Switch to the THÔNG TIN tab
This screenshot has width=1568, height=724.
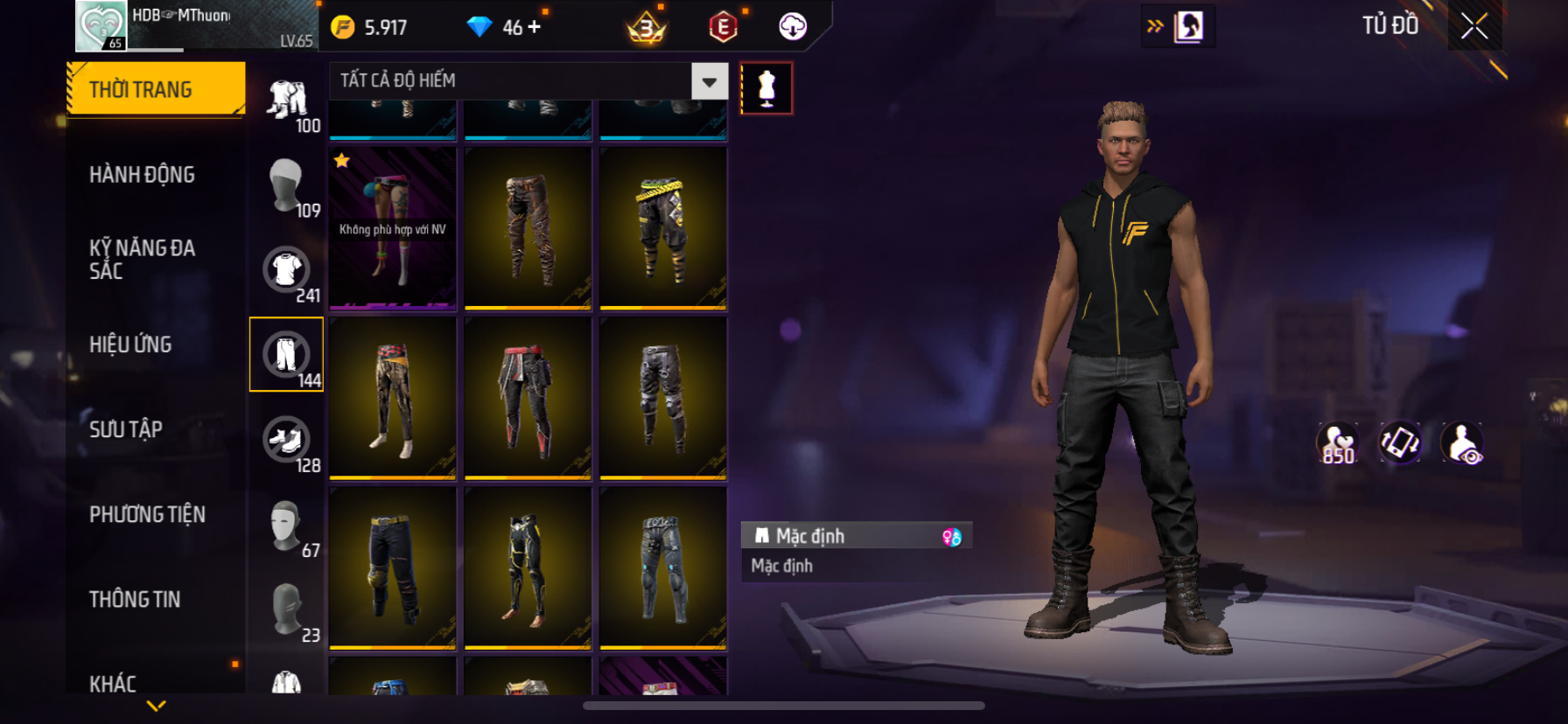[135, 599]
